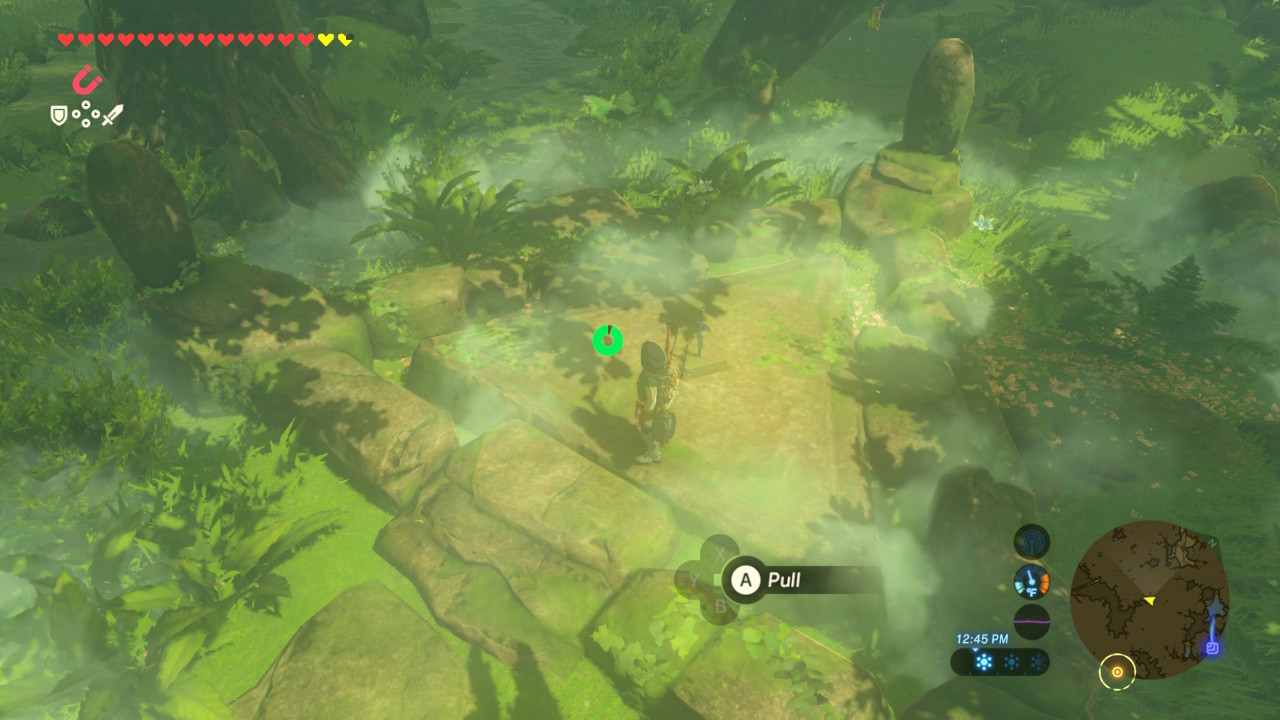This screenshot has height=720, width=1280.
Task: Open the circular minimap
Action: (x=1149, y=599)
